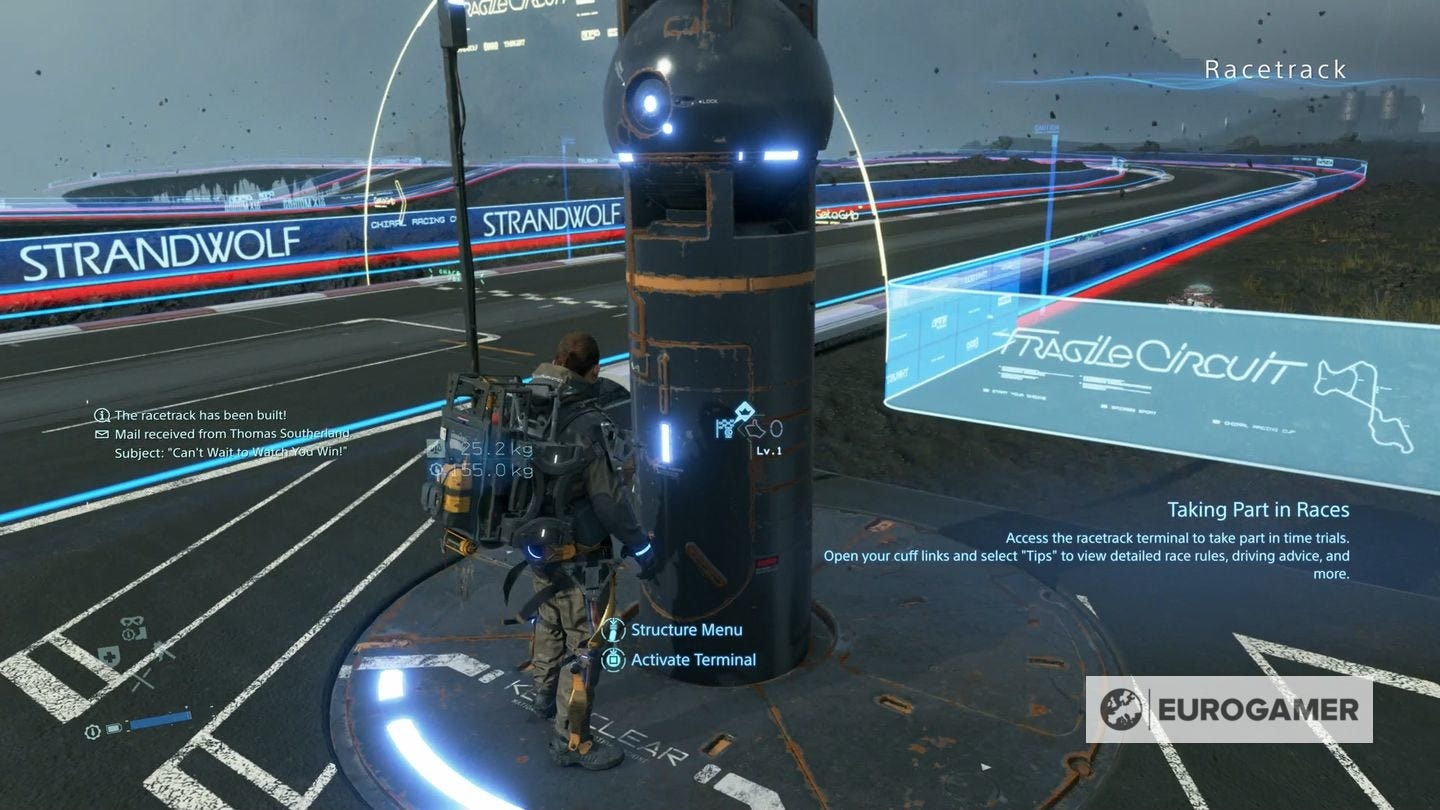
Task: Click the touchpad icon beside Structure Menu
Action: (613, 630)
